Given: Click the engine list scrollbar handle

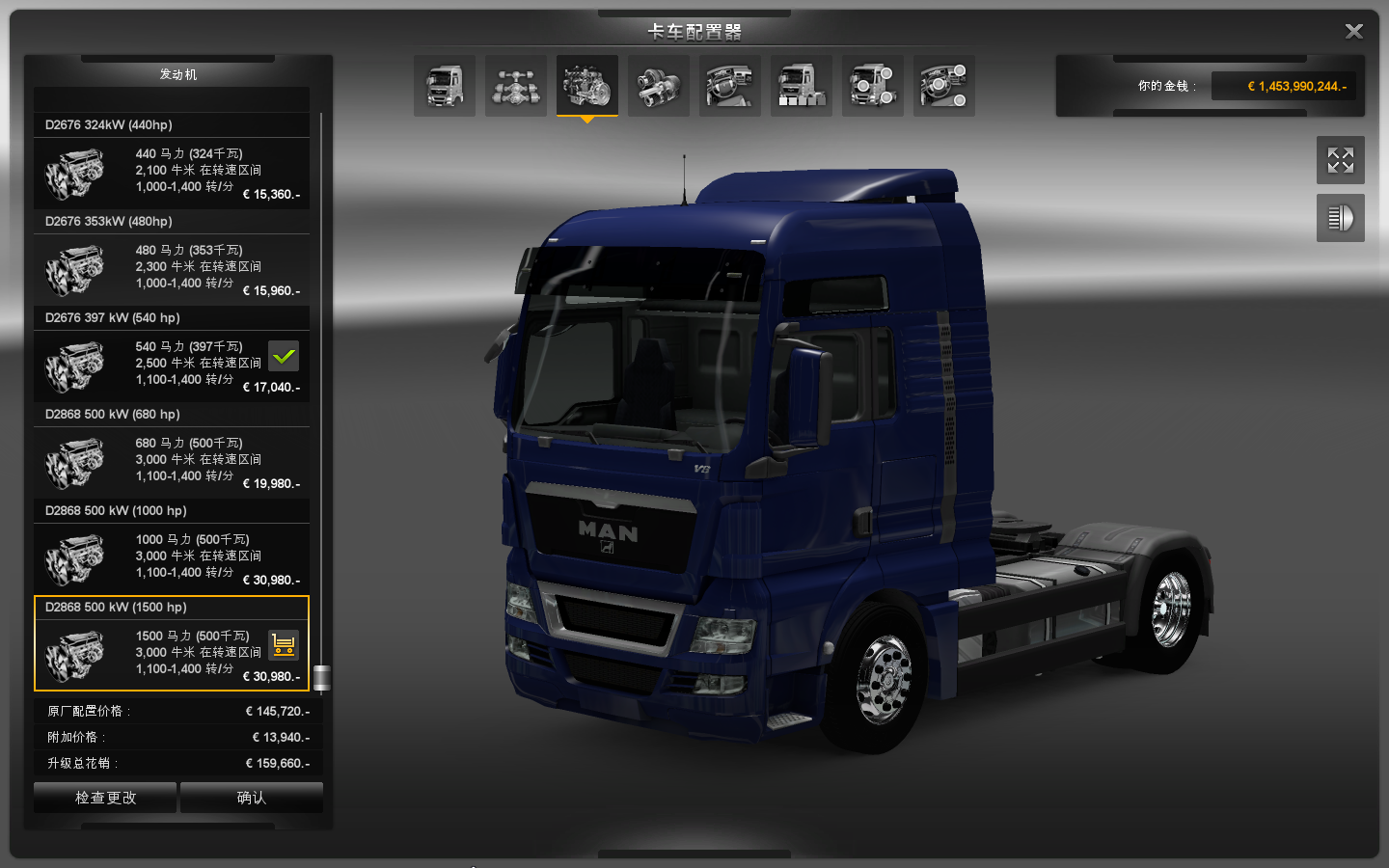Looking at the screenshot, I should pyautogui.click(x=322, y=678).
